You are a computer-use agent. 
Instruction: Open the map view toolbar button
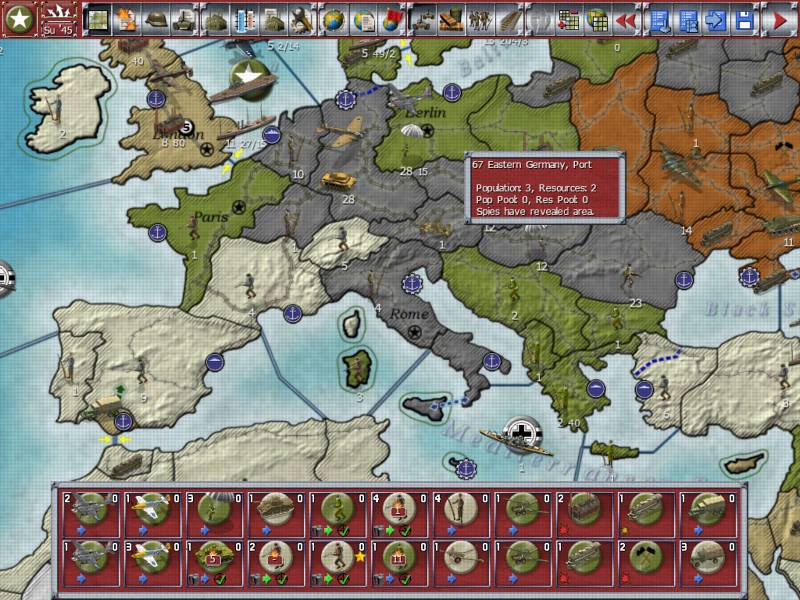click(97, 19)
